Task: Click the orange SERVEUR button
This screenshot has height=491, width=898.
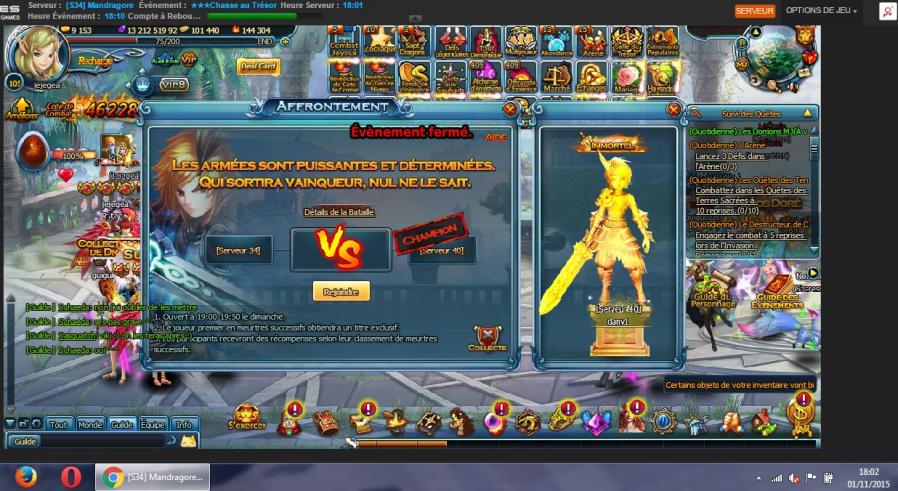Action: tap(755, 10)
